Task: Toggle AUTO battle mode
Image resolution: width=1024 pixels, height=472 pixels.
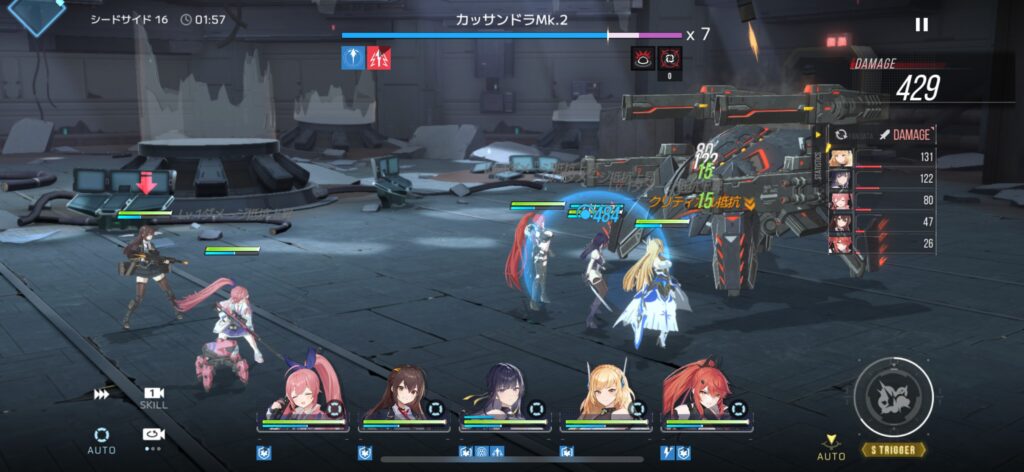Action: pos(101,439)
